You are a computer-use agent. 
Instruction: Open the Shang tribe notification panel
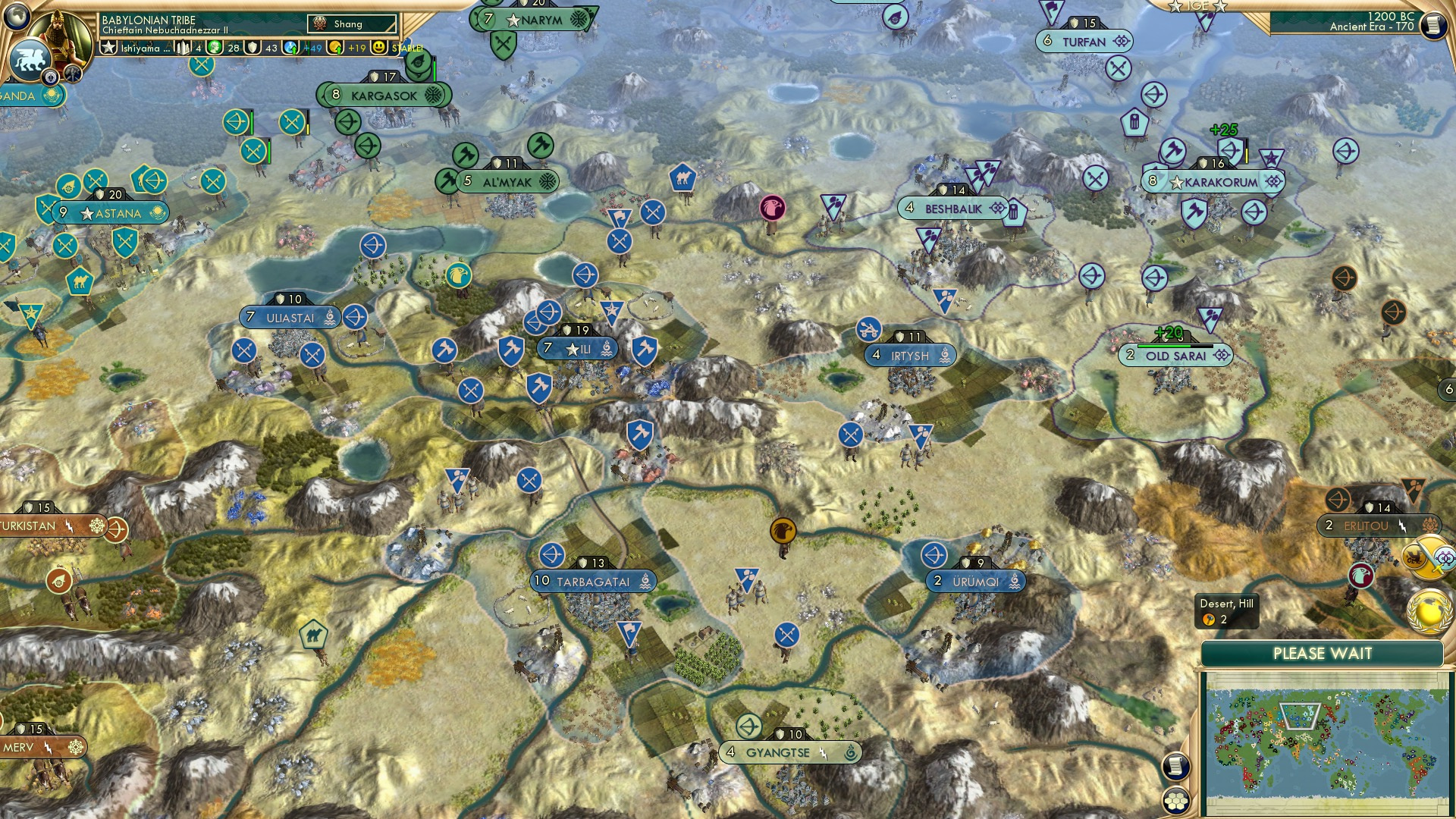pos(351,24)
